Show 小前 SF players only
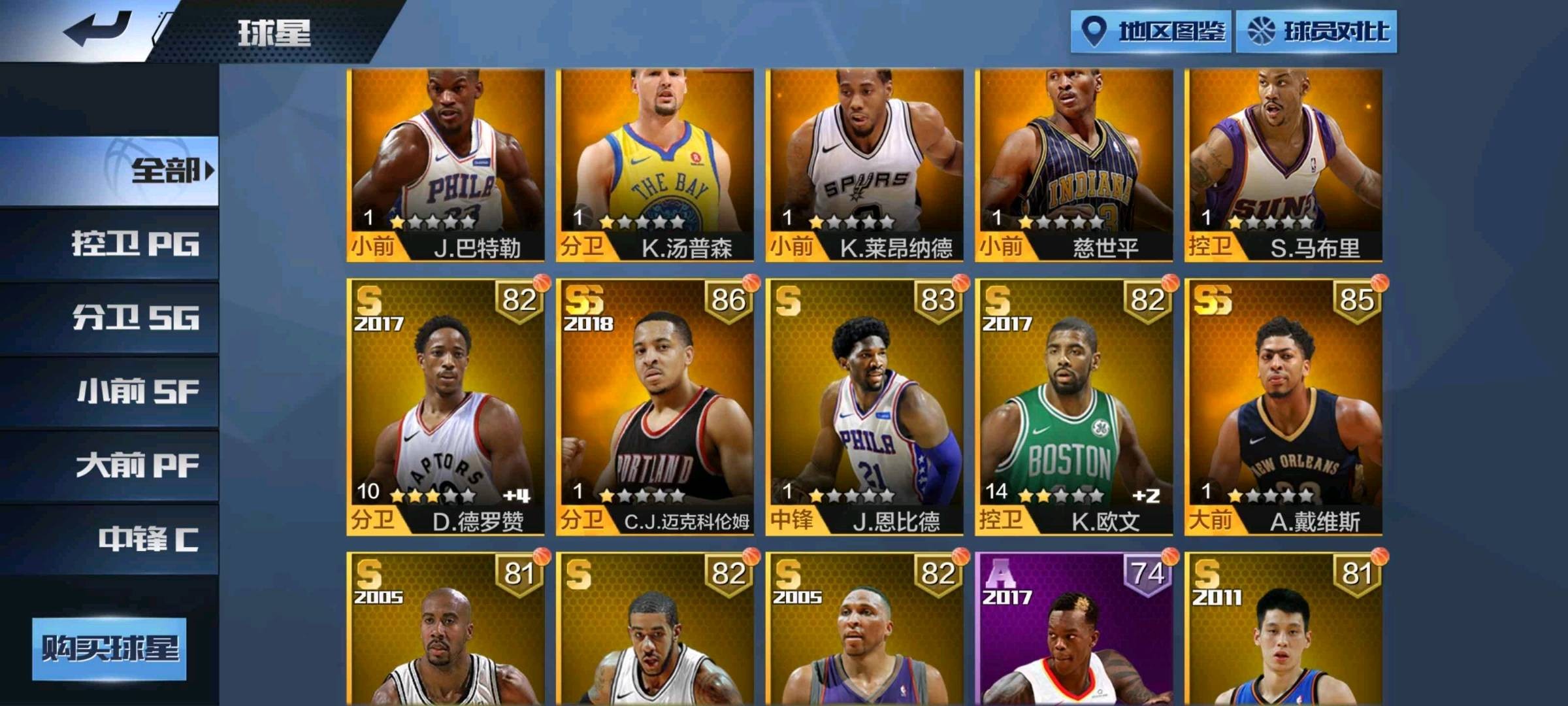This screenshot has width=1568, height=706. [109, 392]
